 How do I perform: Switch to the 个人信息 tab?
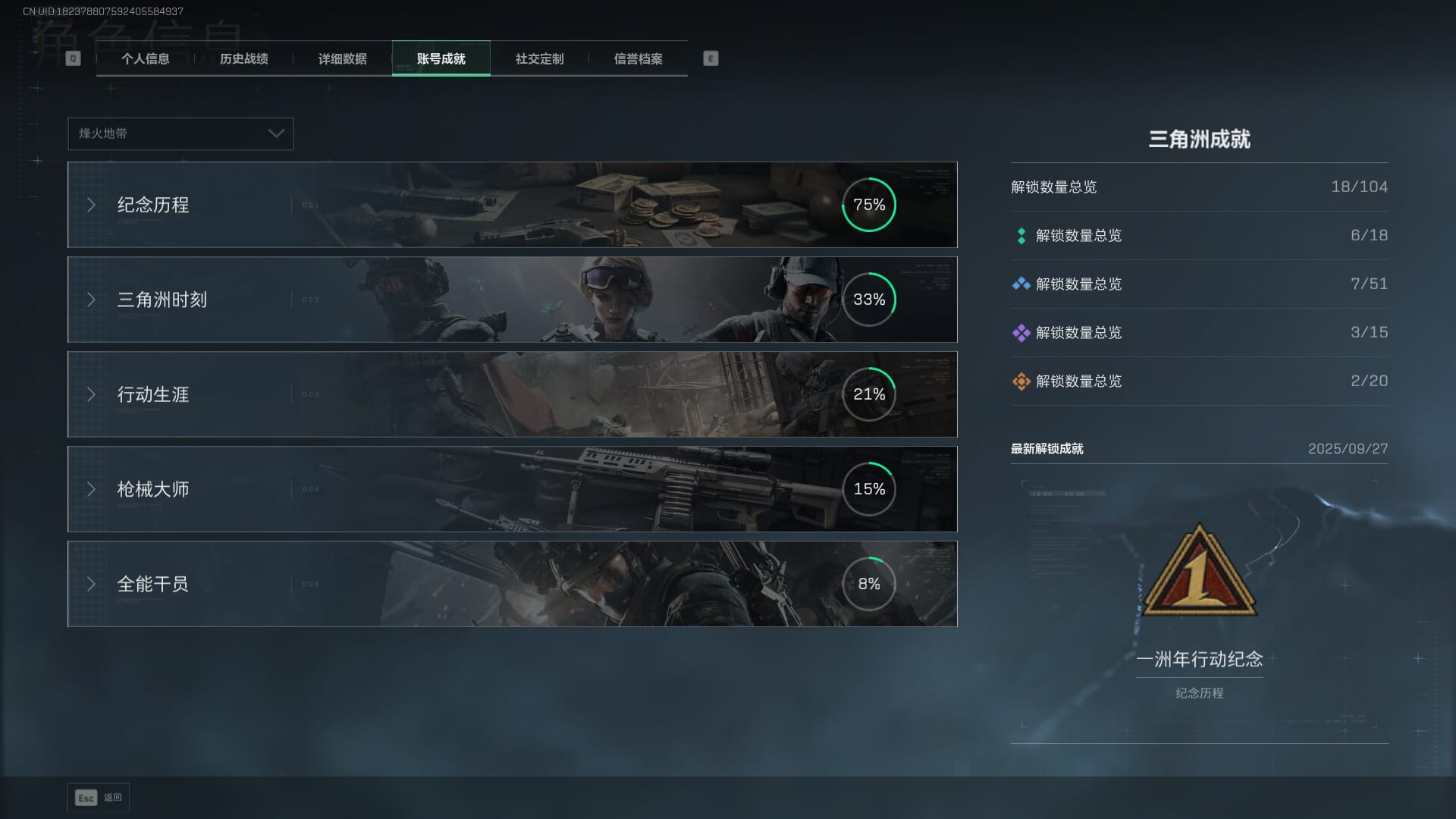(x=145, y=59)
